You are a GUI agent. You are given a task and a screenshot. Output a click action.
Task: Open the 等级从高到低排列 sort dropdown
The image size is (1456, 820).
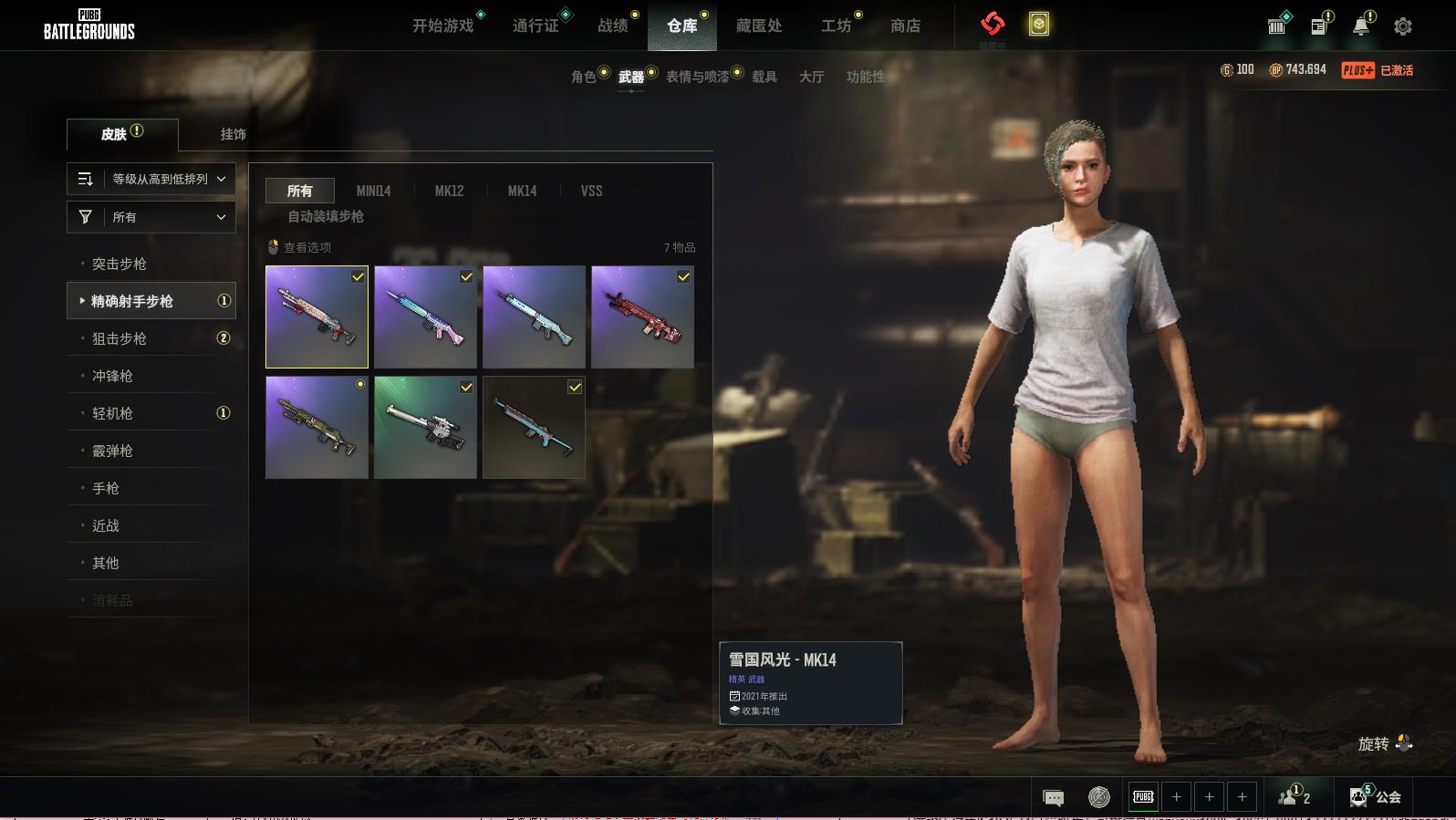pyautogui.click(x=151, y=179)
